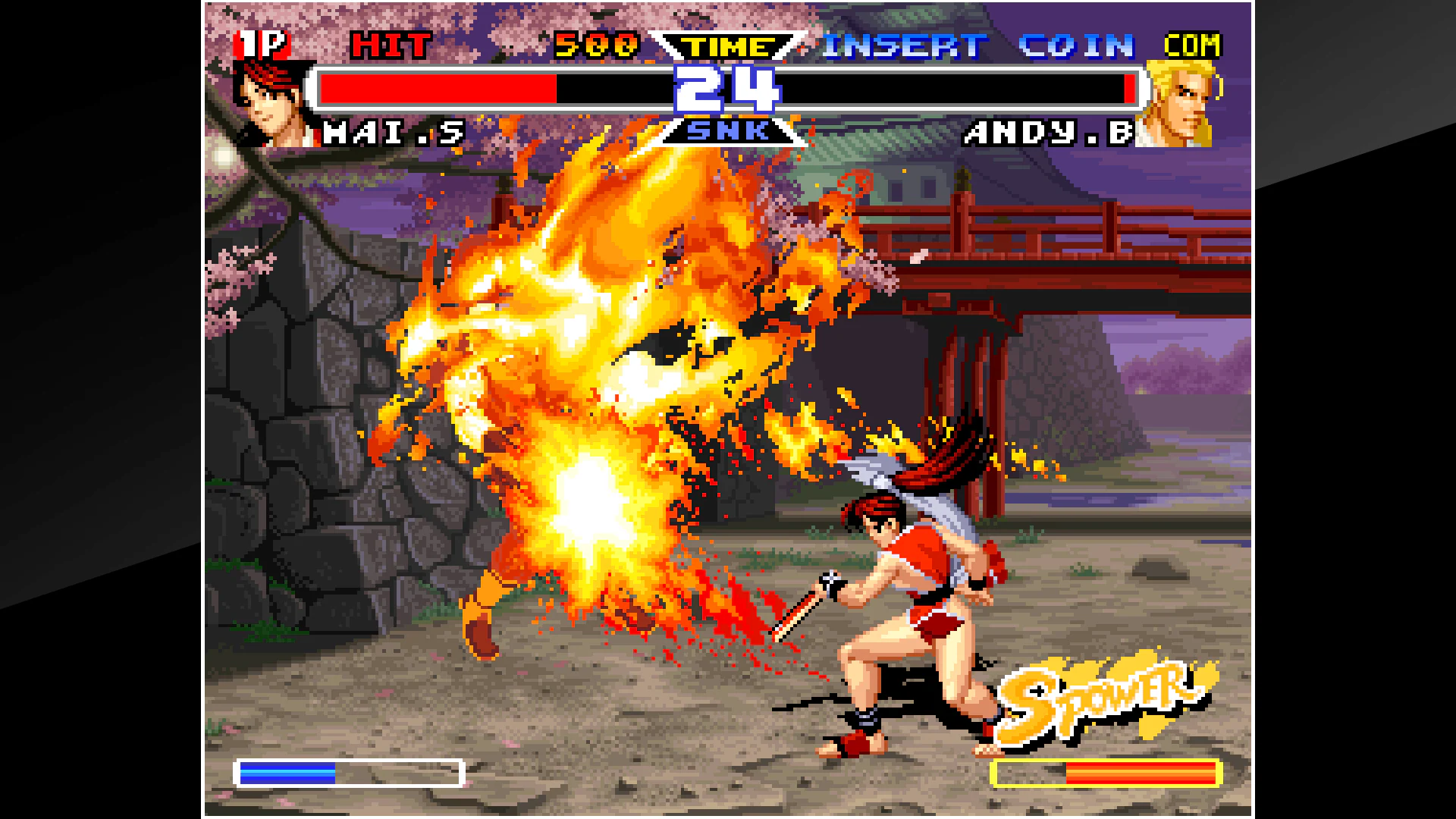
Task: Click the 500 score display
Action: pos(595,45)
